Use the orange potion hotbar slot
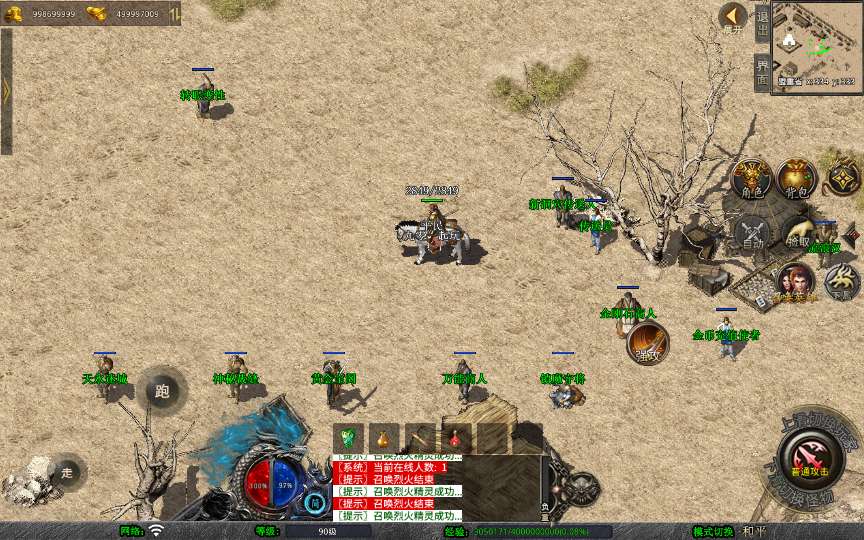864x540 pixels. pos(383,438)
